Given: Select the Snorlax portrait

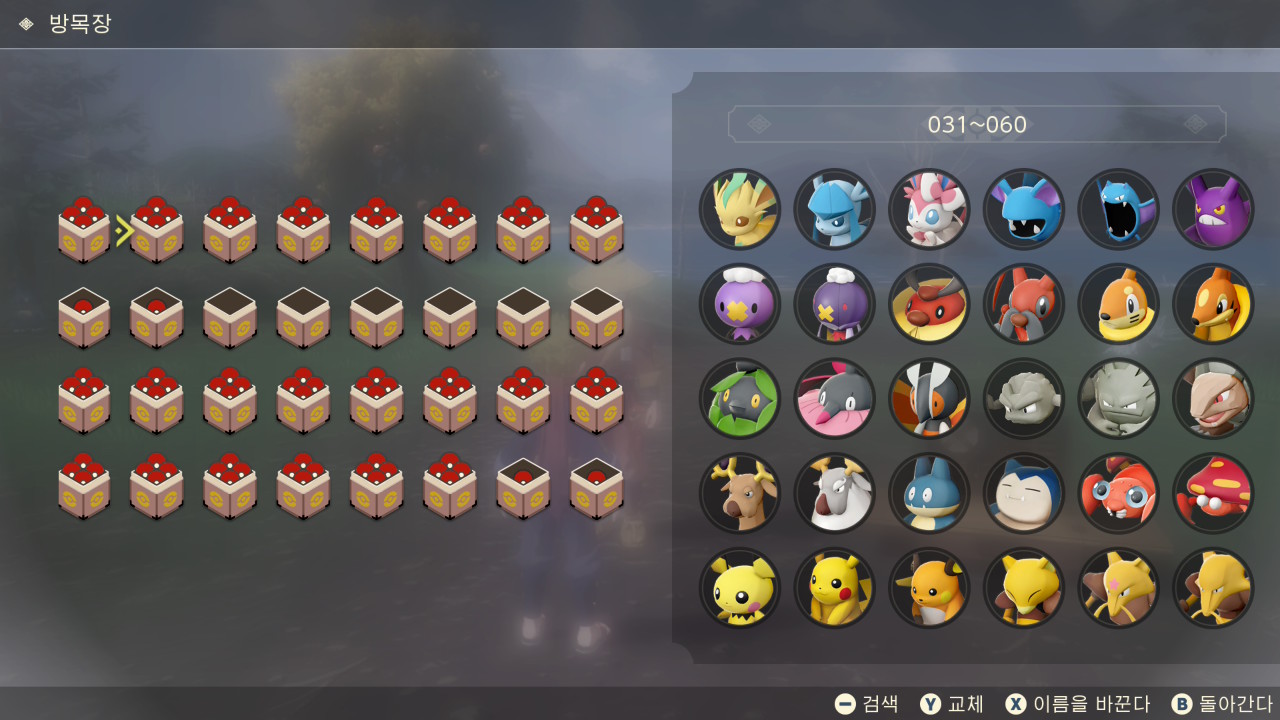Looking at the screenshot, I should click(x=1024, y=493).
